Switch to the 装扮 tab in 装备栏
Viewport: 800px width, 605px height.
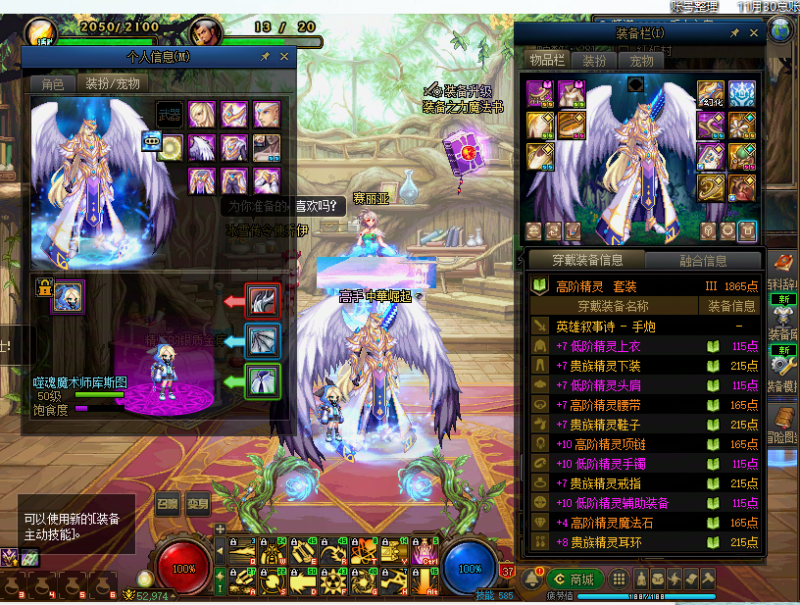pyautogui.click(x=594, y=61)
